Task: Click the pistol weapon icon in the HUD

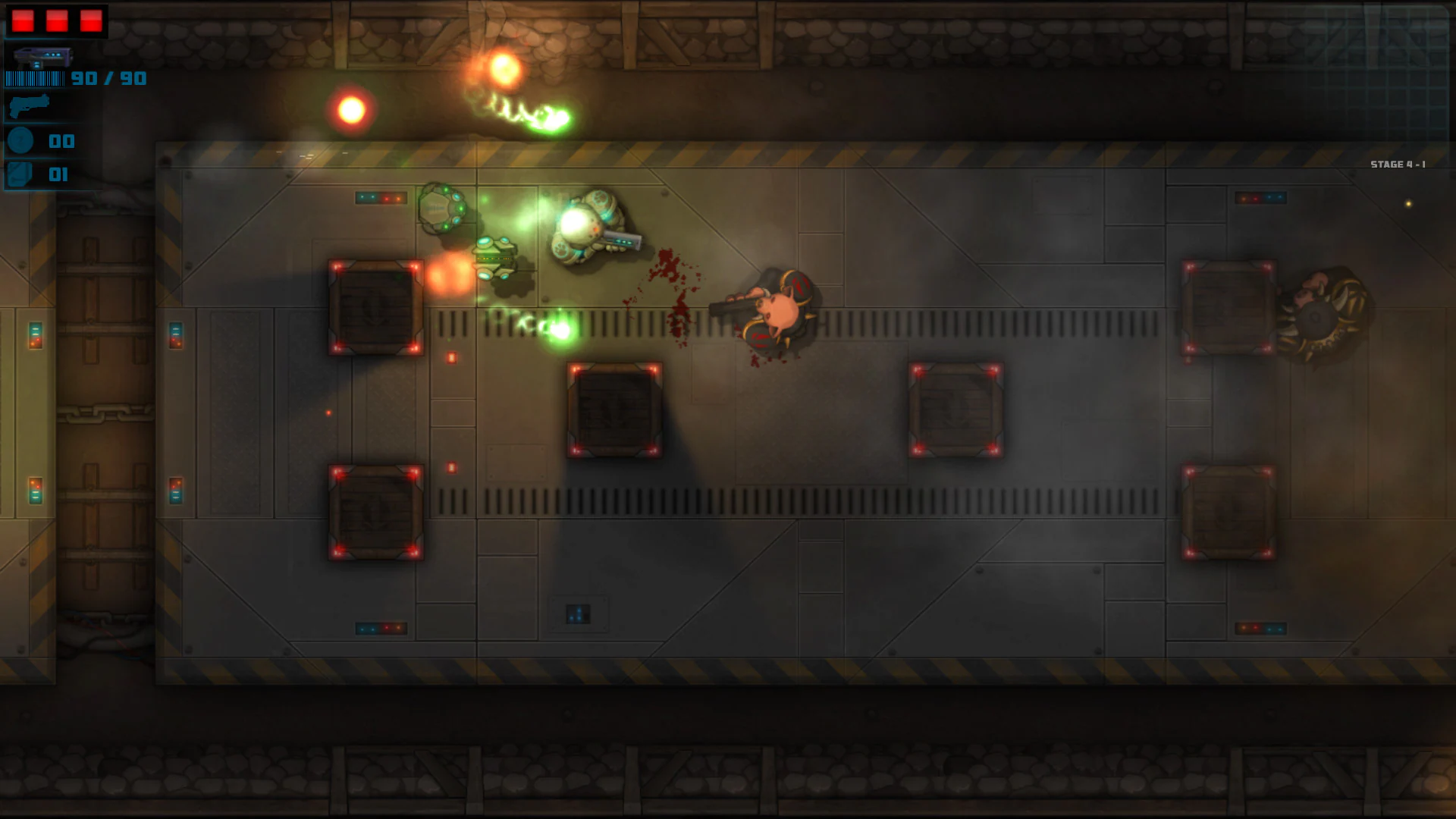Action: 29,106
